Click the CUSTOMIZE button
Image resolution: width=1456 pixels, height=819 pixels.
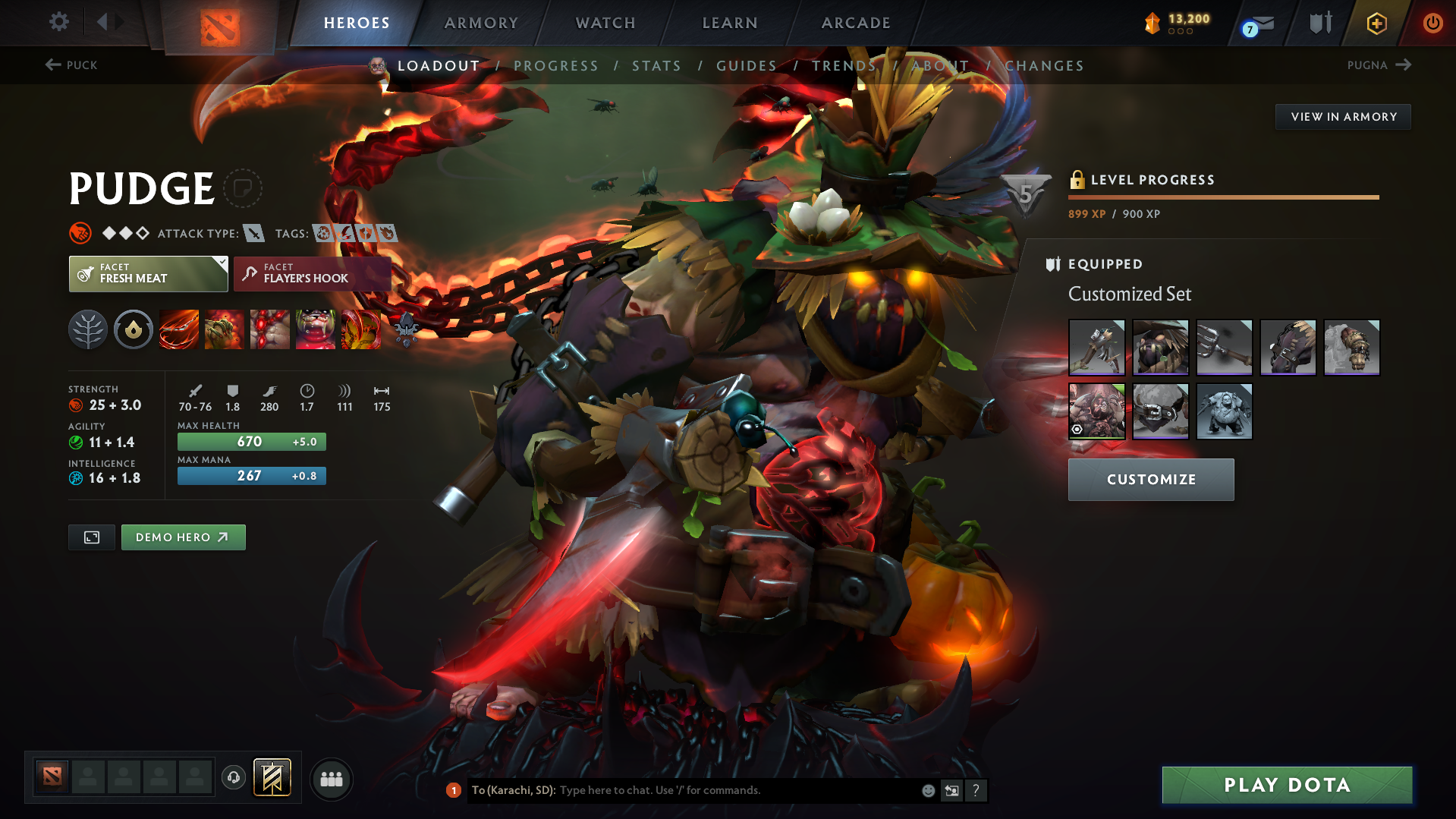point(1150,479)
